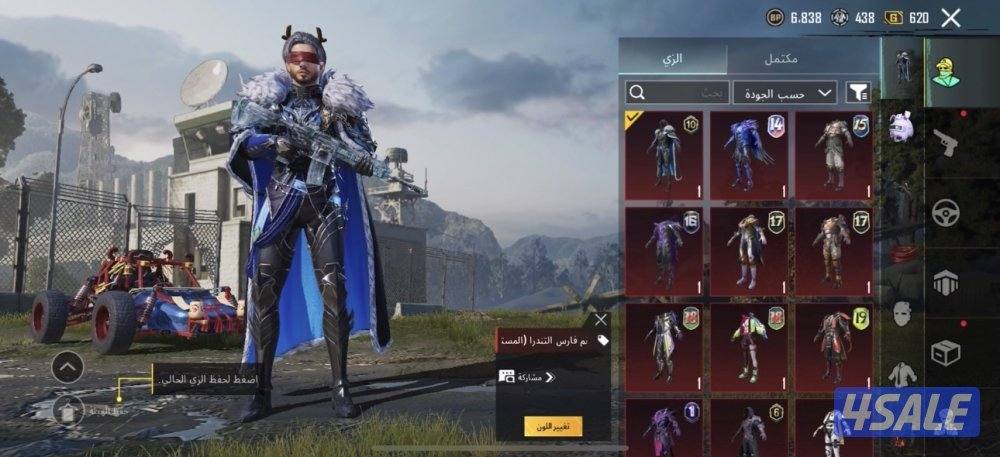
Task: Expand the up-arrow circle button
Action: (67, 367)
